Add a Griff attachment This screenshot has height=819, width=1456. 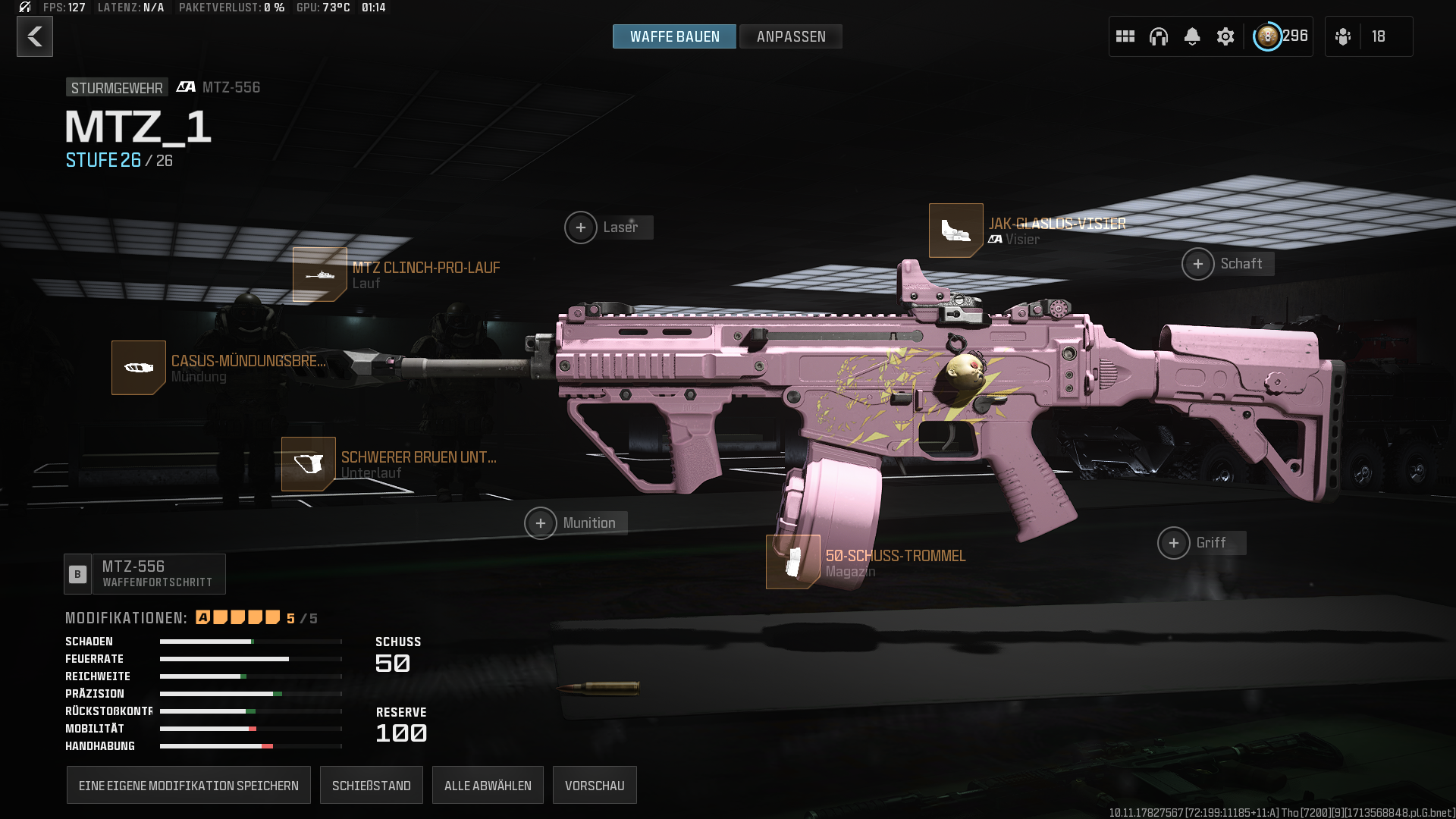(1174, 543)
